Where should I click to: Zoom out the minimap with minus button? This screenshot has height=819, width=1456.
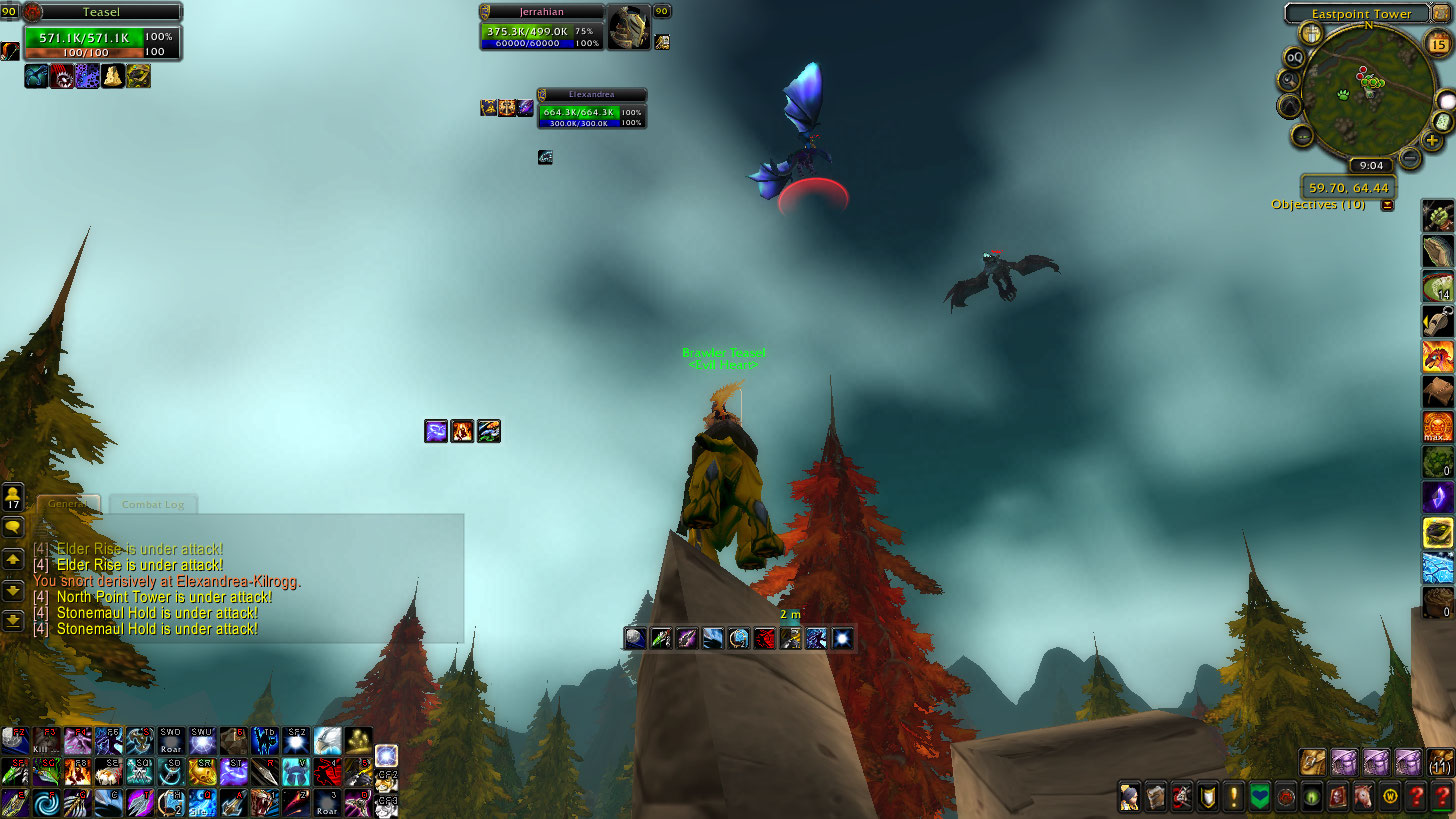[x=1409, y=157]
